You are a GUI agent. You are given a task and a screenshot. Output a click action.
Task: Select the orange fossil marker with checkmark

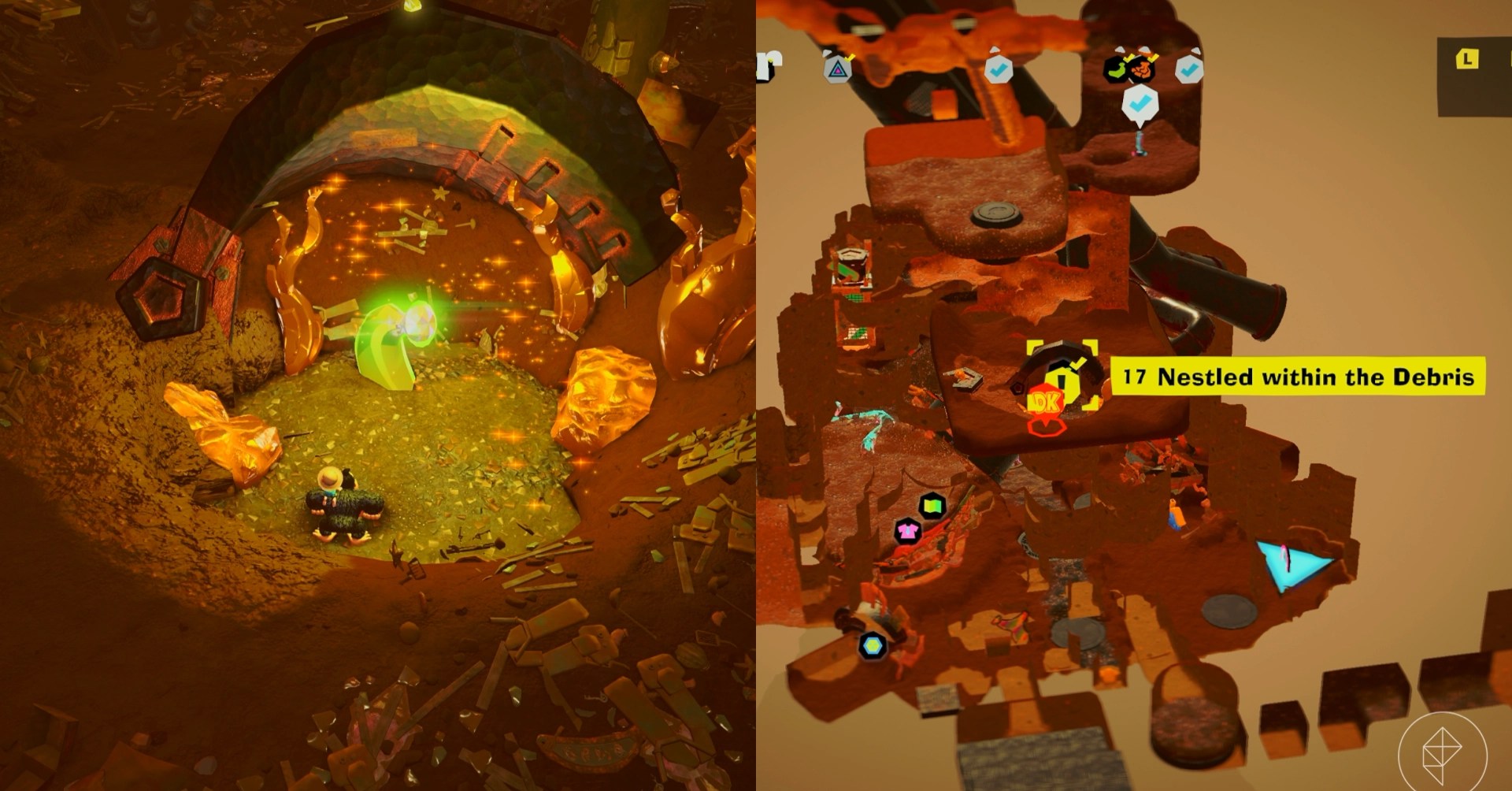[x=1141, y=70]
